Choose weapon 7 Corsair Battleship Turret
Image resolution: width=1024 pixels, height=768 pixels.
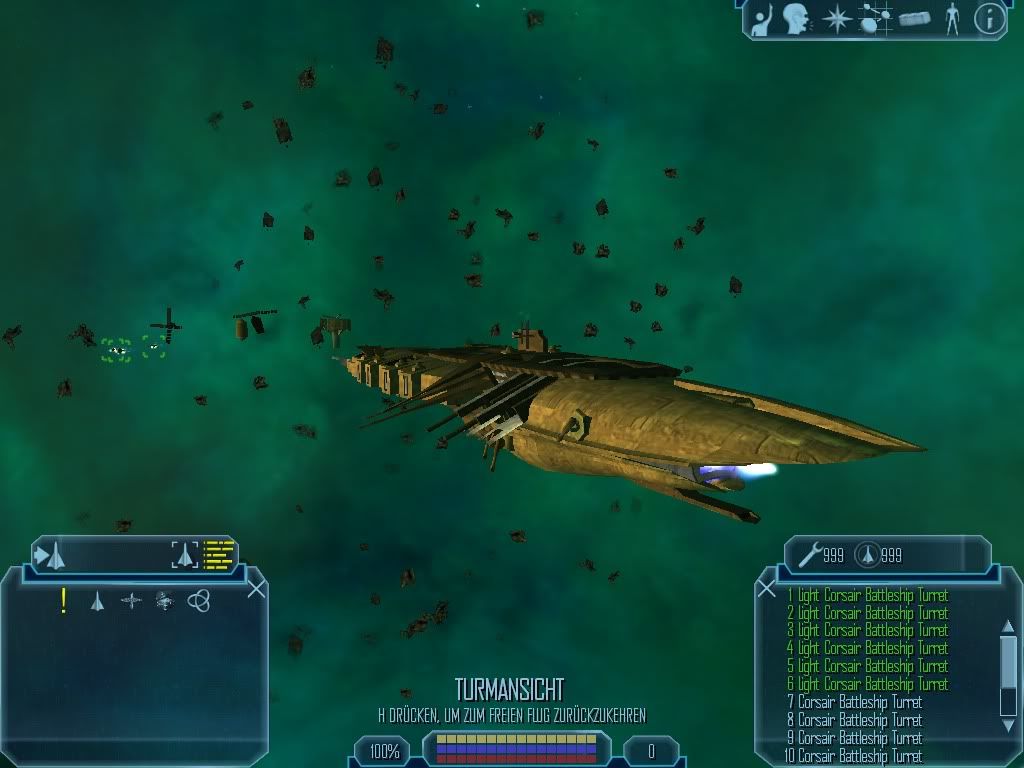pyautogui.click(x=853, y=702)
